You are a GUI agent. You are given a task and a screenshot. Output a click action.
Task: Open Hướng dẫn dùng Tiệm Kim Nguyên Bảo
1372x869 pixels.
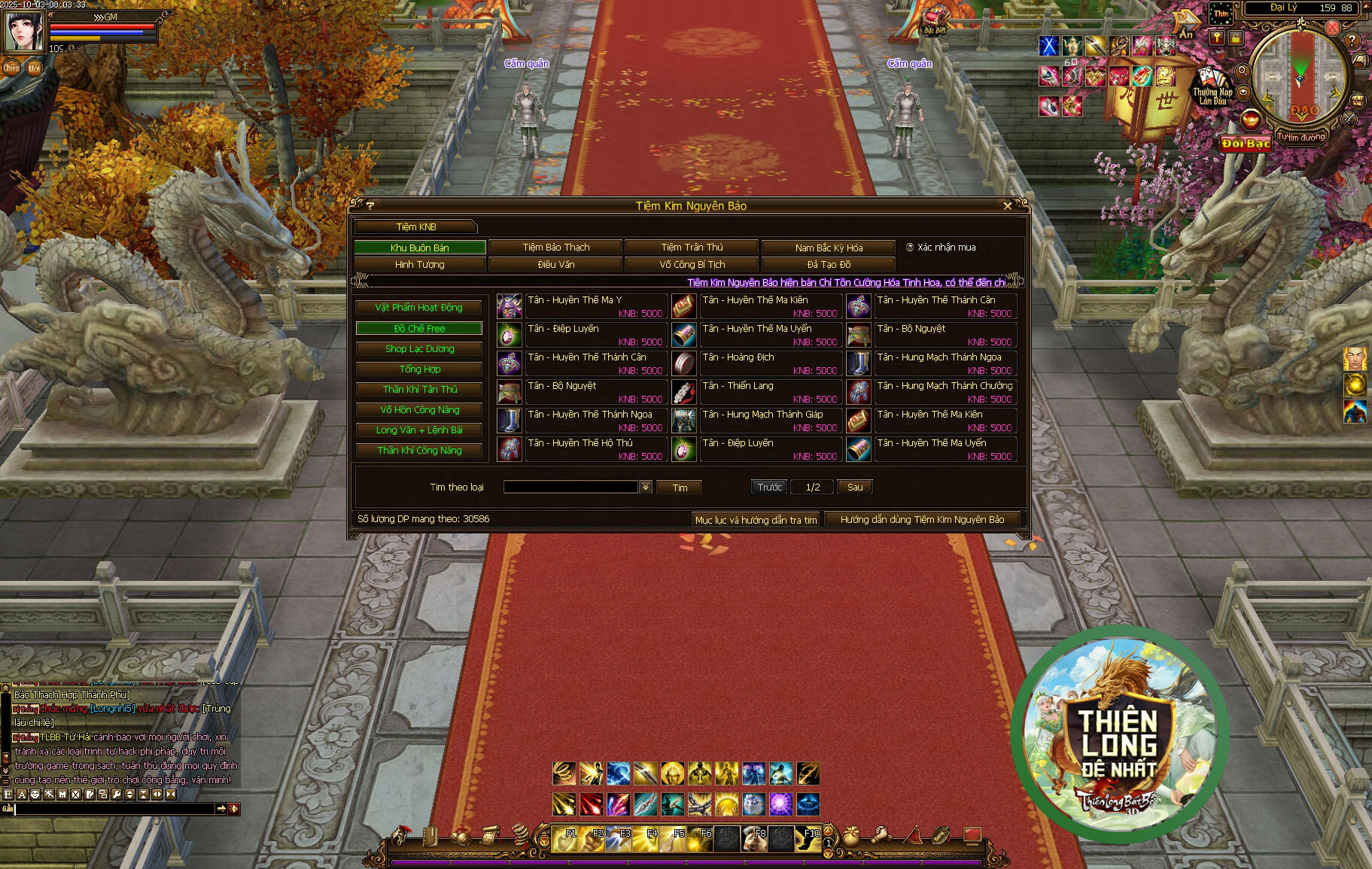coord(922,520)
